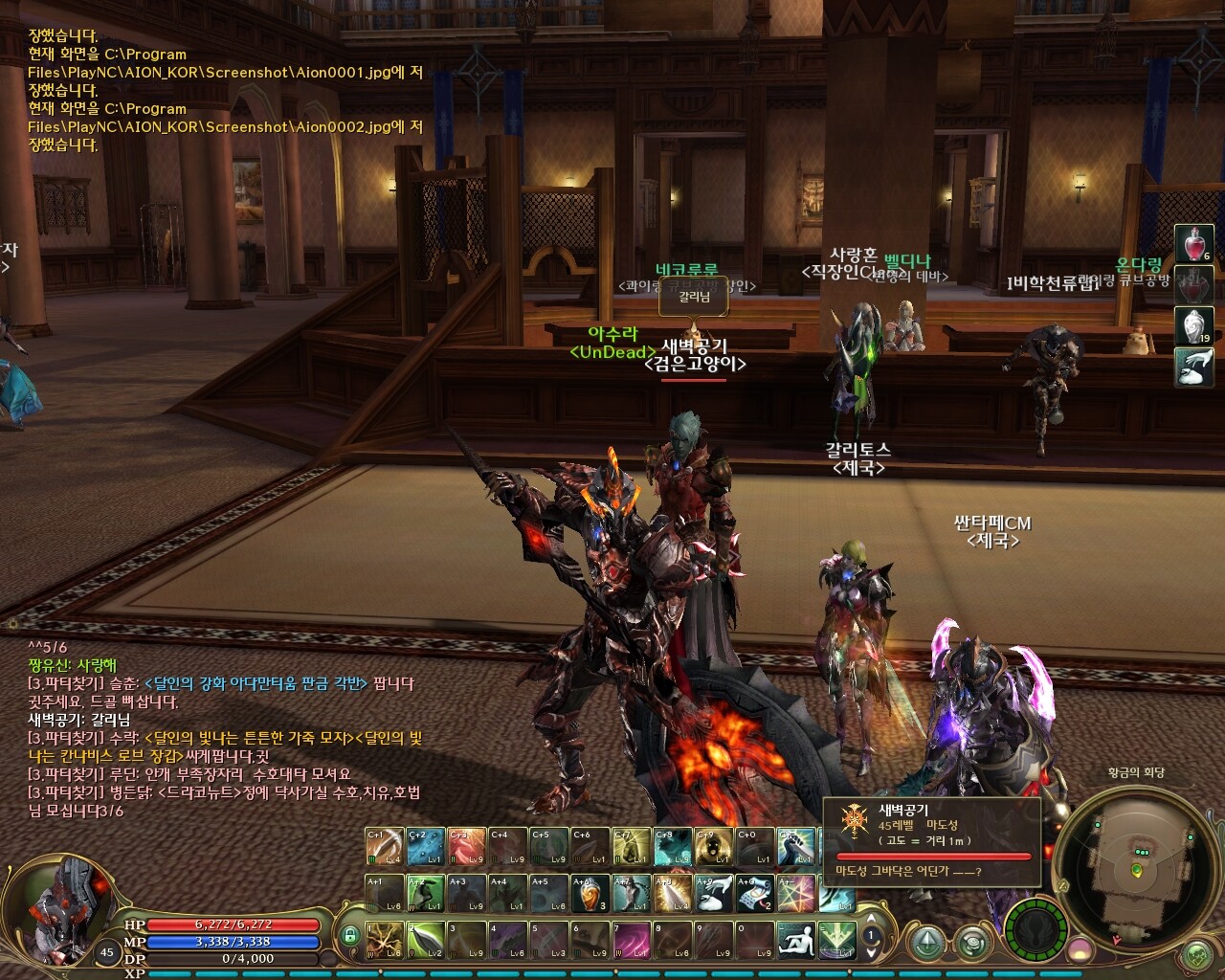Activate the yellow lightning skill in slot 1
Viewport: 1225px width, 980px height.
pyautogui.click(x=385, y=940)
